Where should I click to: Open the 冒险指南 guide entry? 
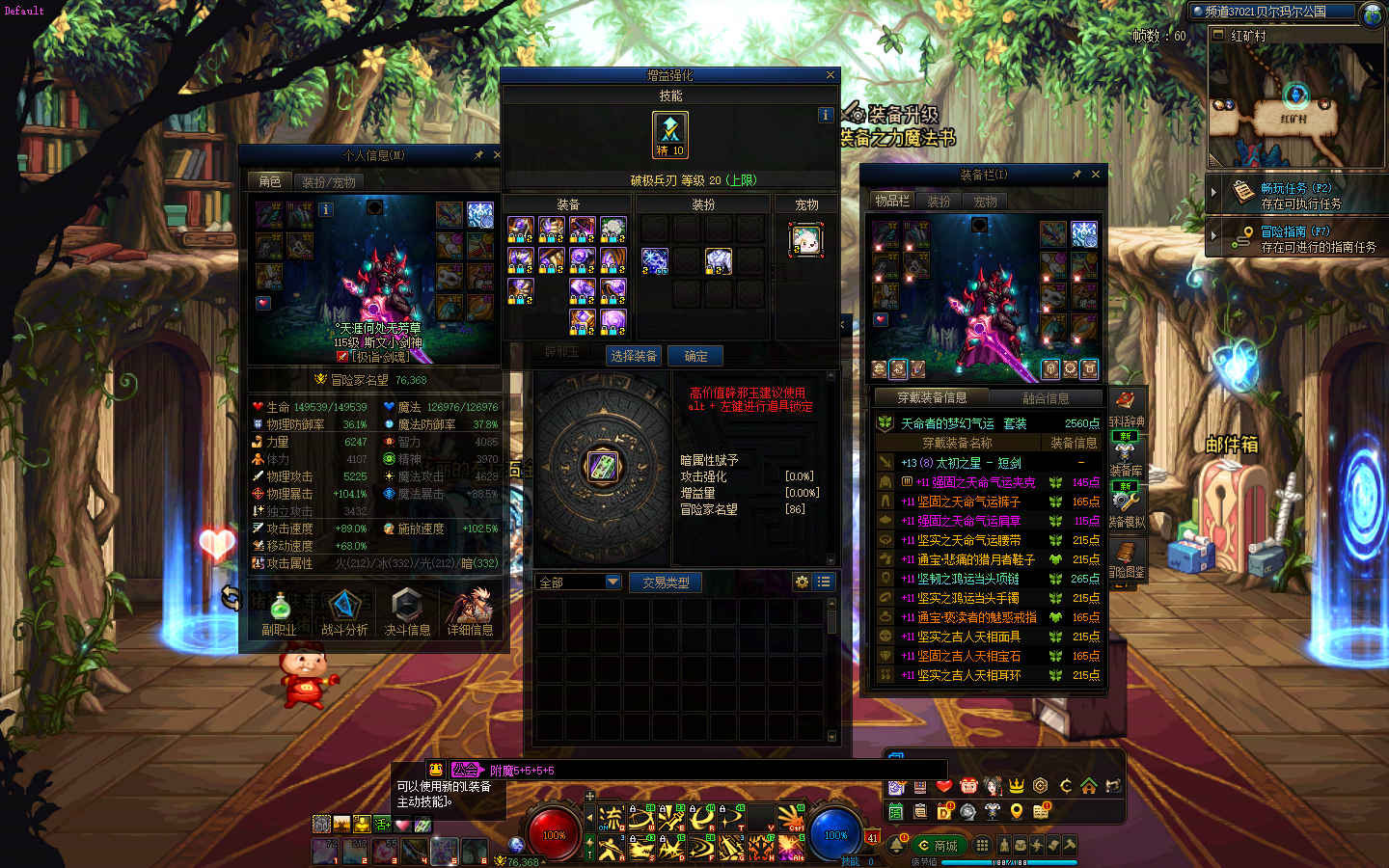point(1296,239)
